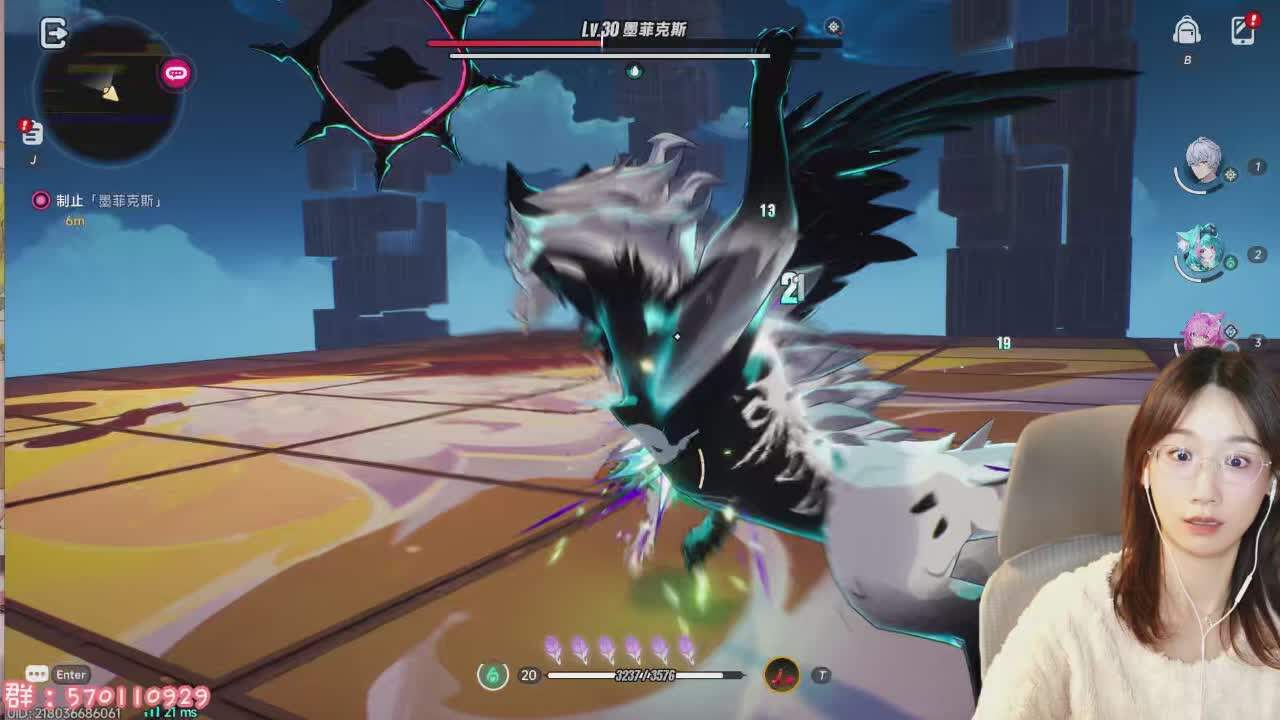Screen dimensions: 1280x720
Task: Open the phone menu with notification
Action: click(1243, 30)
